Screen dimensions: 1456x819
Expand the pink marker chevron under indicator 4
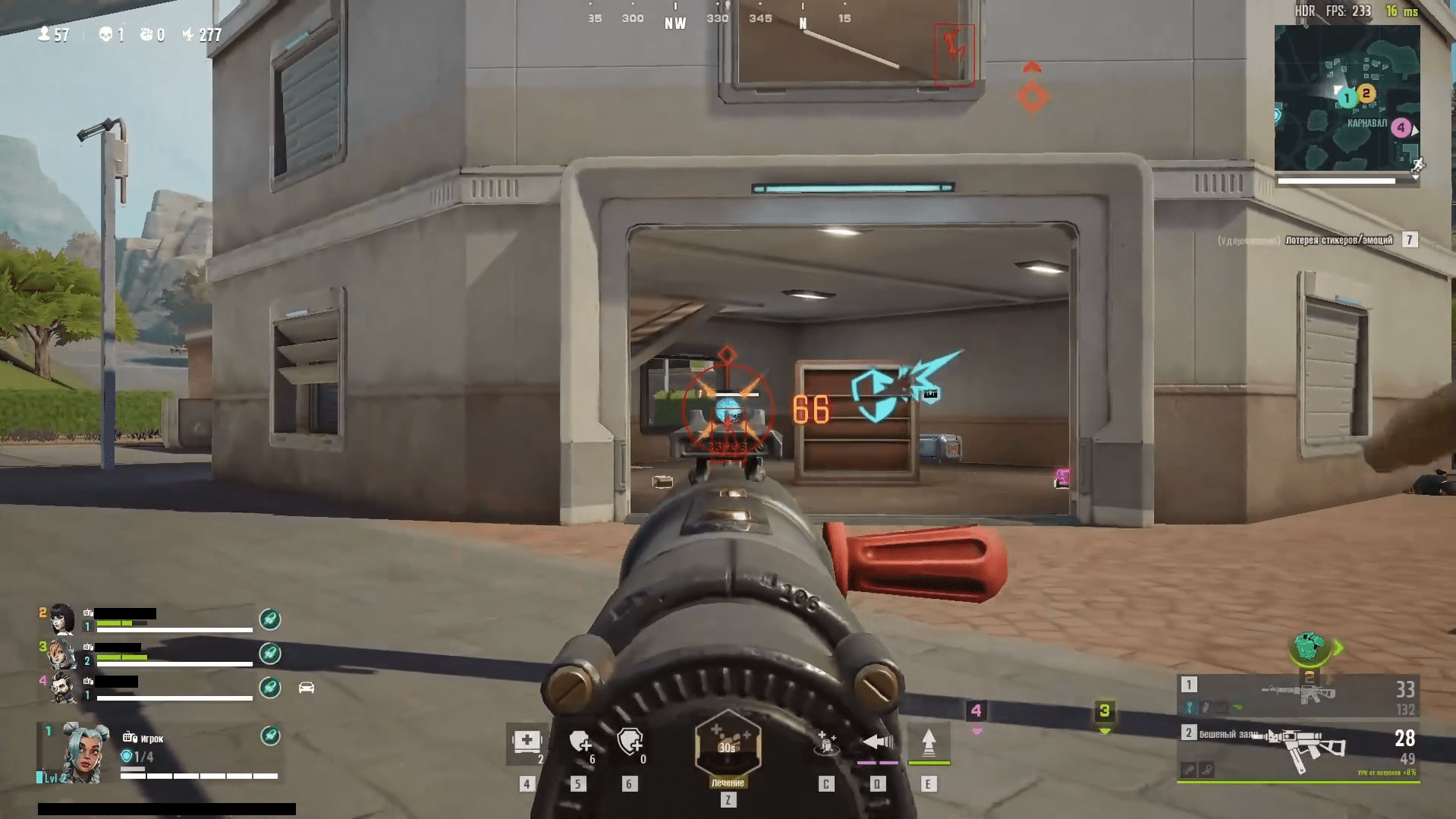pos(977,731)
